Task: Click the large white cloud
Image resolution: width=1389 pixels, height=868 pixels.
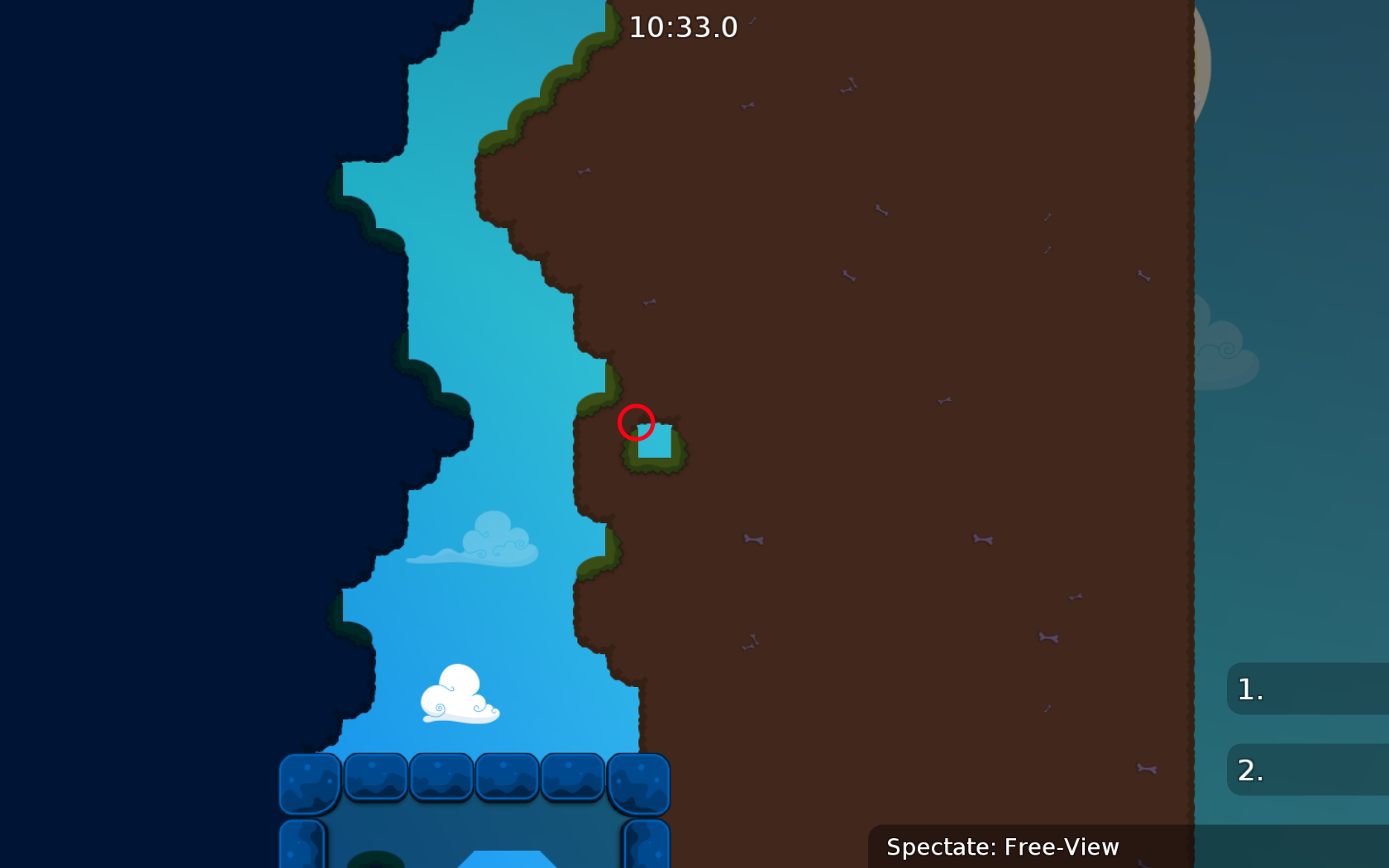Action: 461,694
